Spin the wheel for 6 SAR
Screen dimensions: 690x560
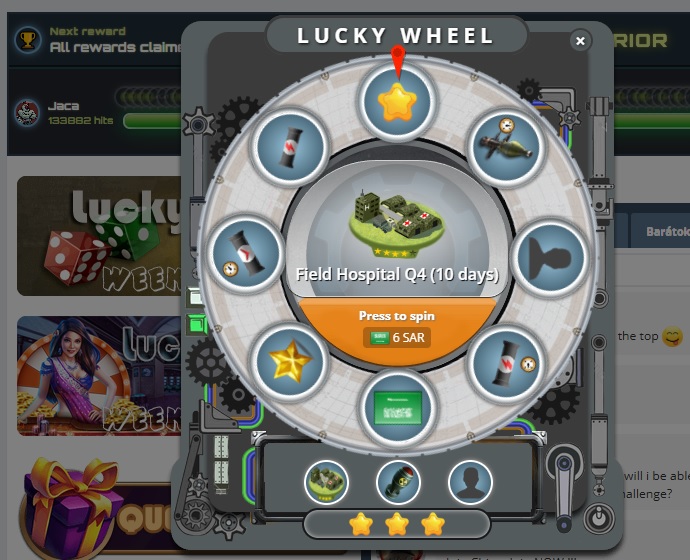[397, 327]
